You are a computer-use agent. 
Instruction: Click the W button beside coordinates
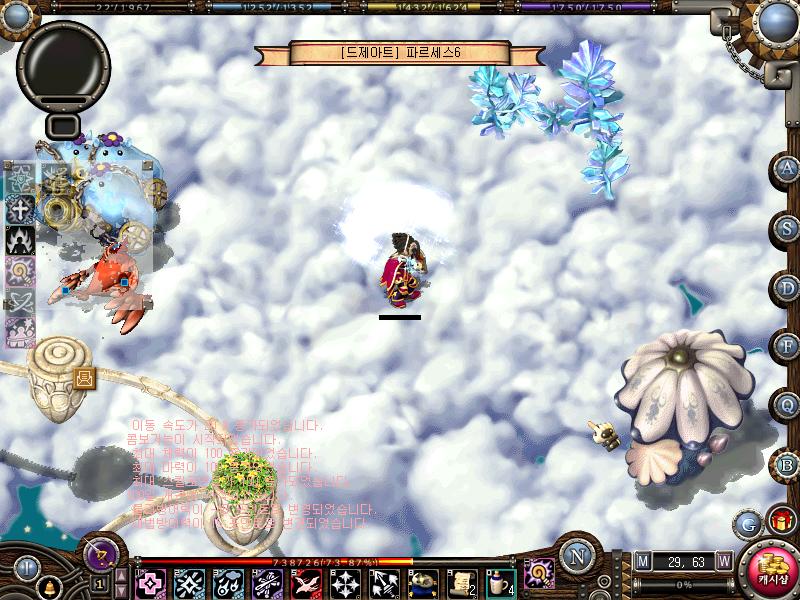point(723,562)
